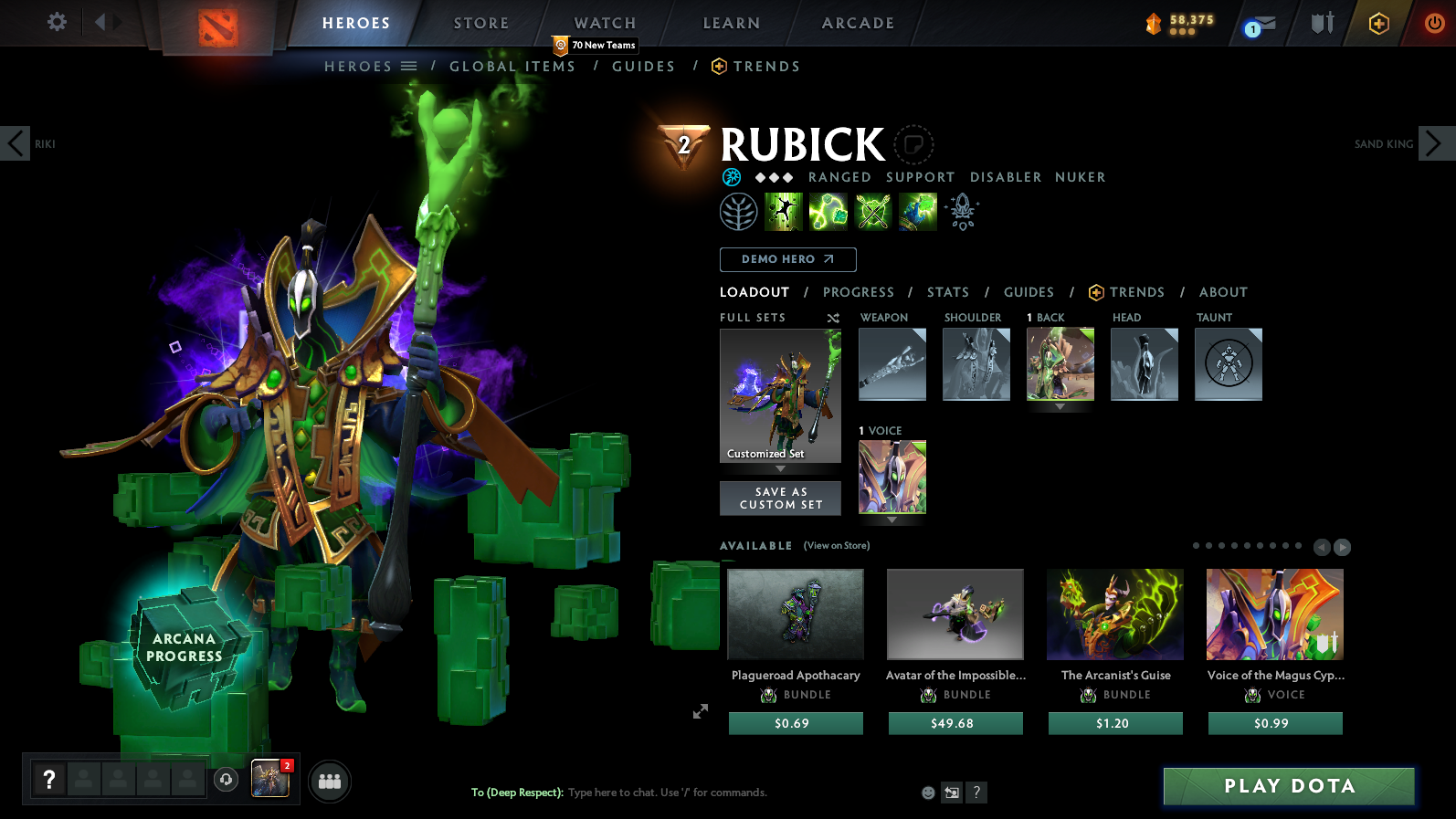Click the Dota Plus hexagon icon
1456x819 pixels.
click(x=1377, y=23)
